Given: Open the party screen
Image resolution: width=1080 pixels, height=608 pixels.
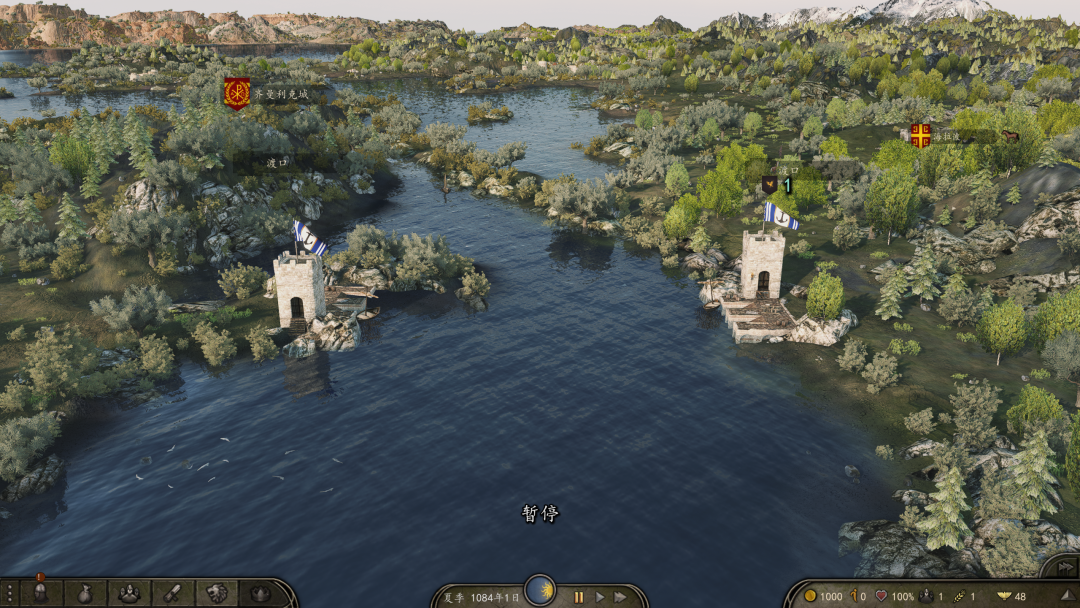Looking at the screenshot, I should [x=129, y=593].
